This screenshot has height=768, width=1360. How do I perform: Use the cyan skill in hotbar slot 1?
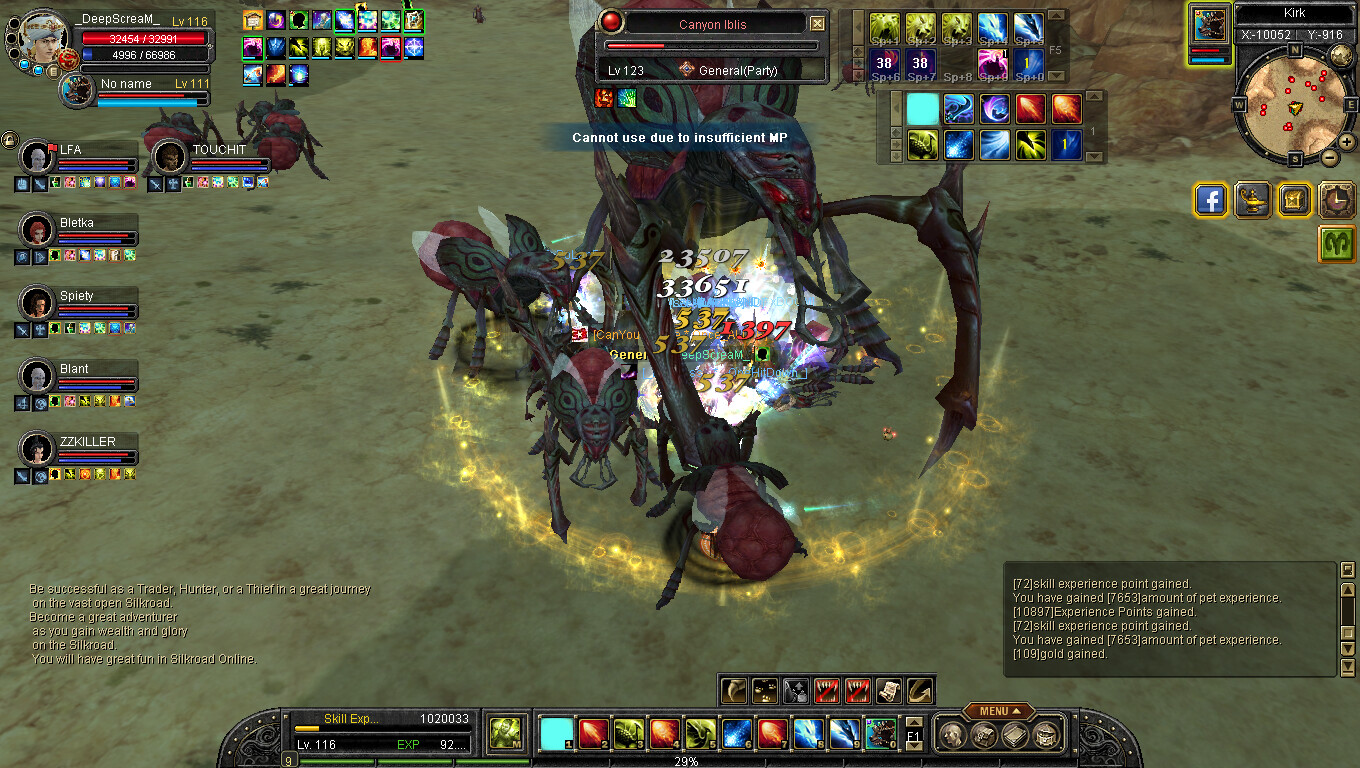556,734
